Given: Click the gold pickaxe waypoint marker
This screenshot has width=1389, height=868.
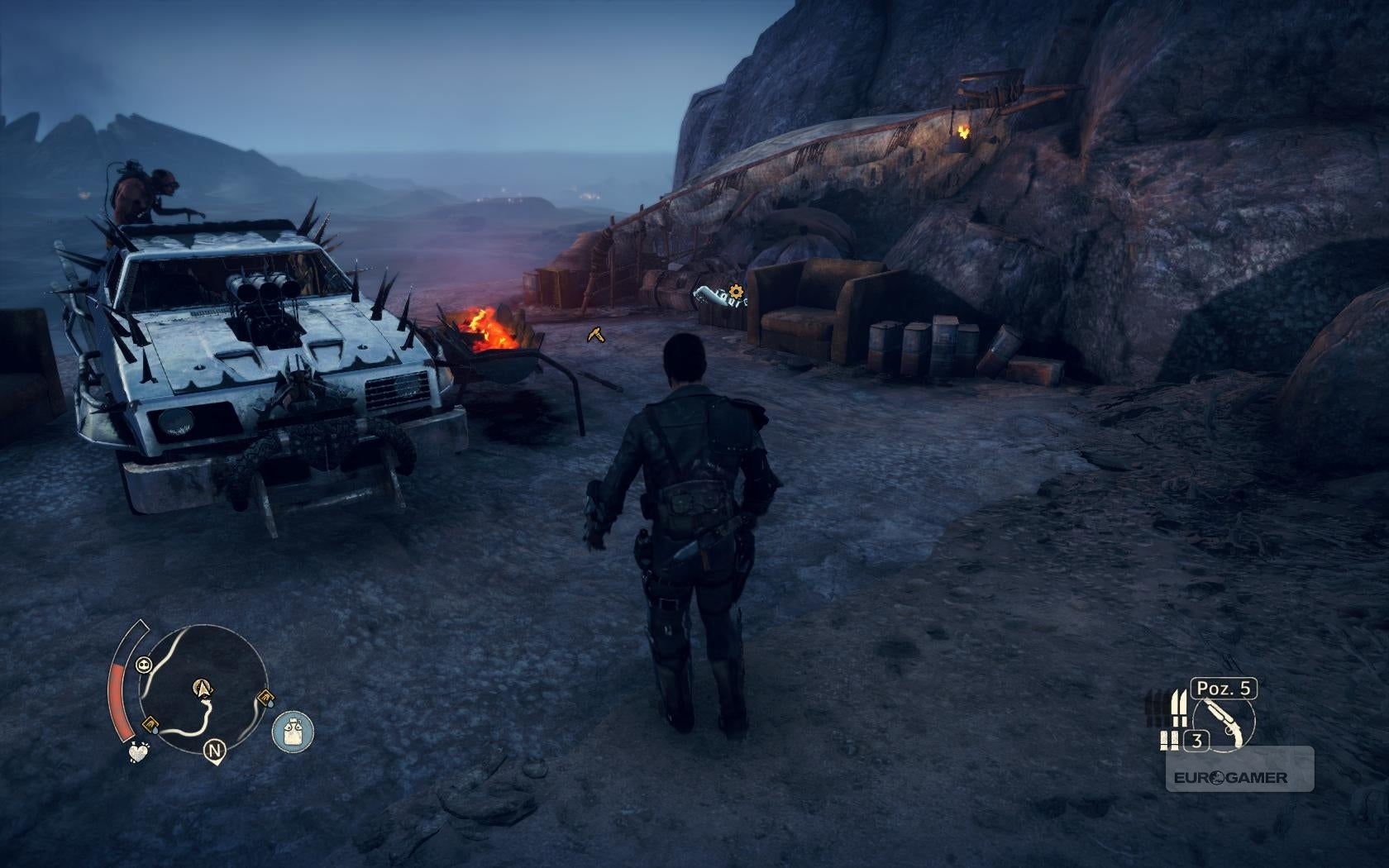Looking at the screenshot, I should pyautogui.click(x=596, y=334).
